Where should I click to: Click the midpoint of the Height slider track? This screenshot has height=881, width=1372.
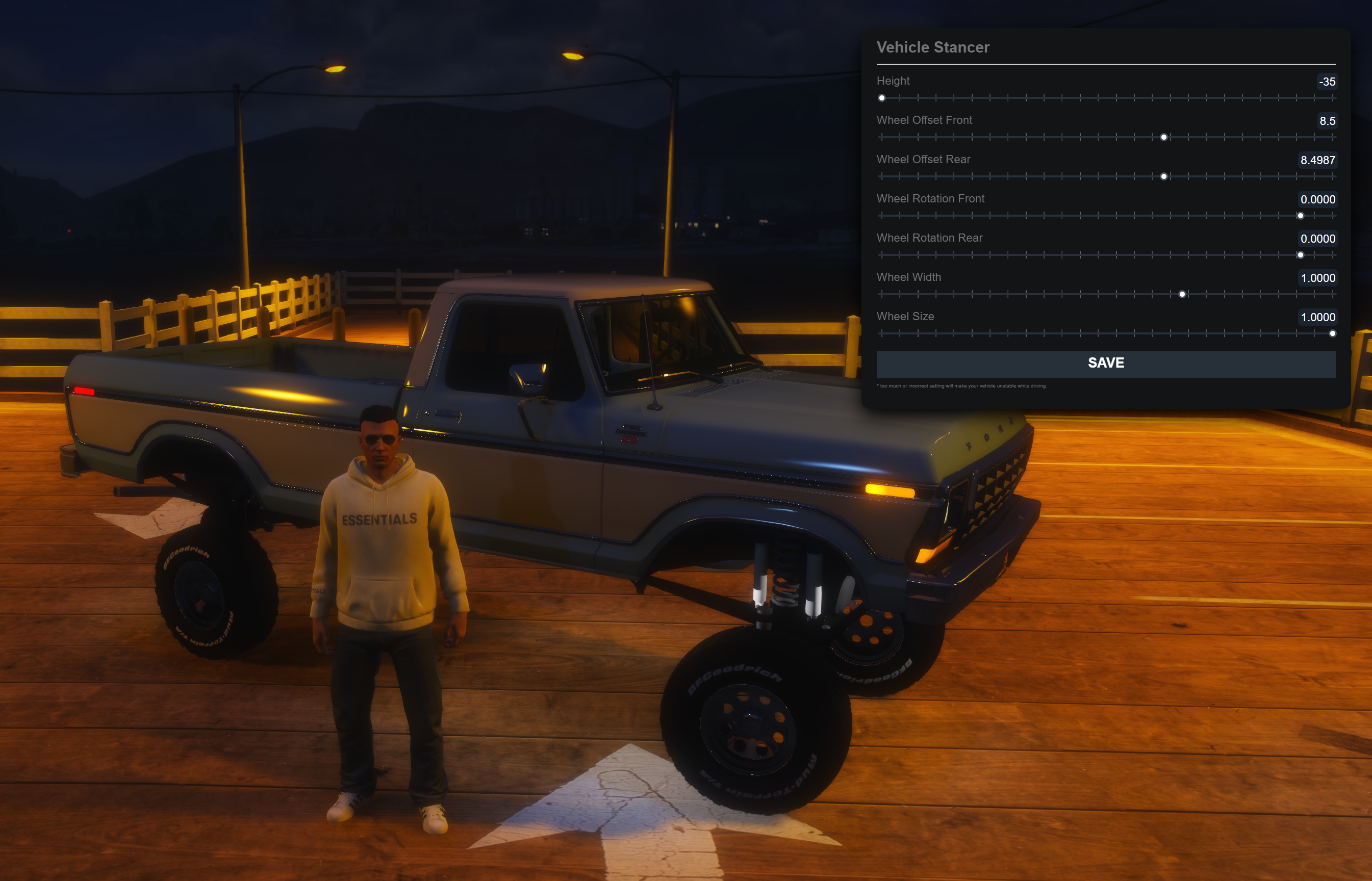click(x=1108, y=98)
